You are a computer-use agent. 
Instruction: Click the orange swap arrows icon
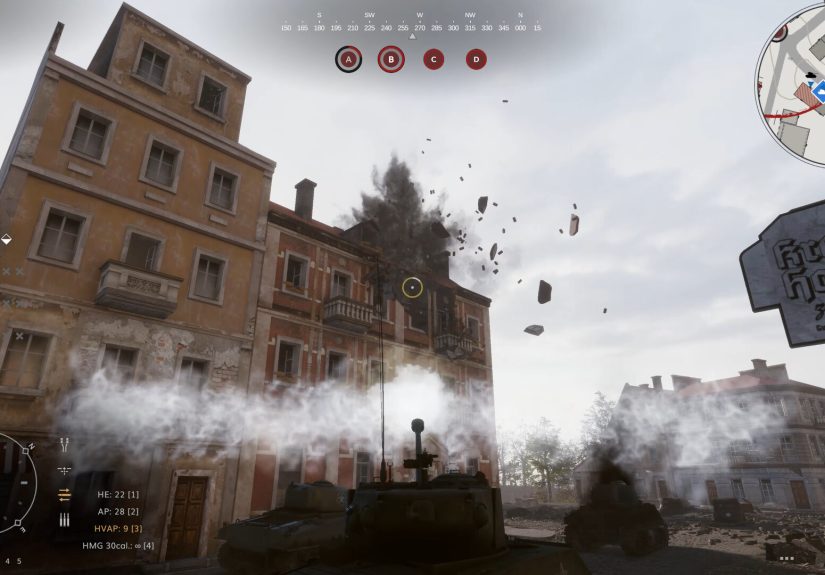(x=65, y=494)
